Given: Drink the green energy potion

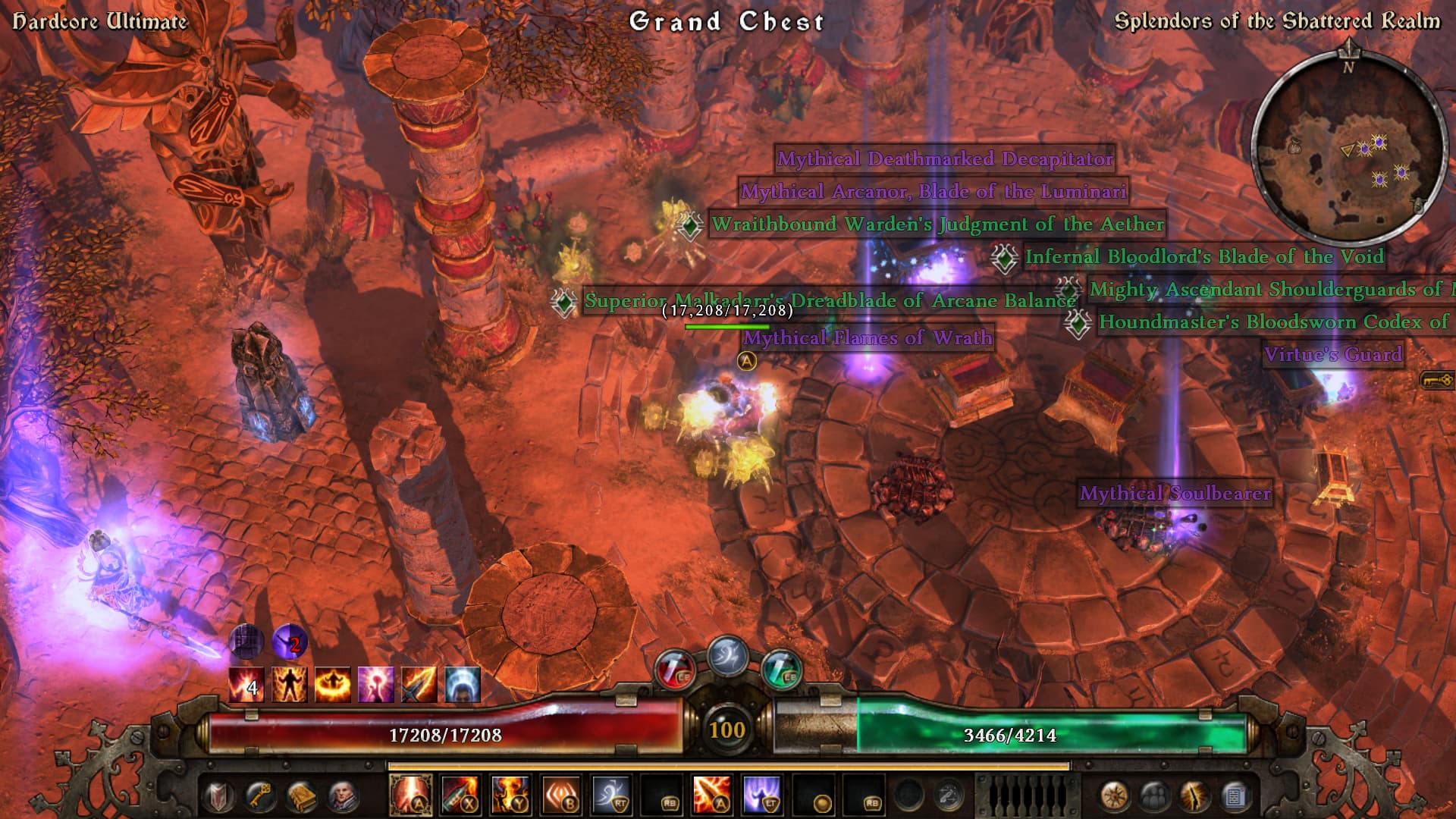Looking at the screenshot, I should pyautogui.click(x=780, y=669).
